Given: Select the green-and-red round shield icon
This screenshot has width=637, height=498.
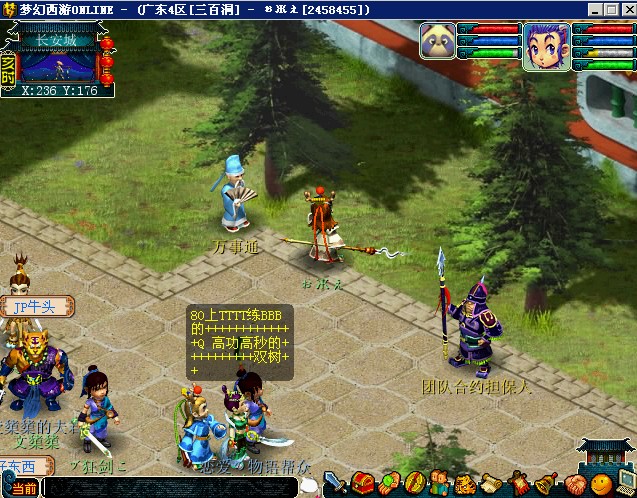Looking at the screenshot, I should click(x=414, y=483).
